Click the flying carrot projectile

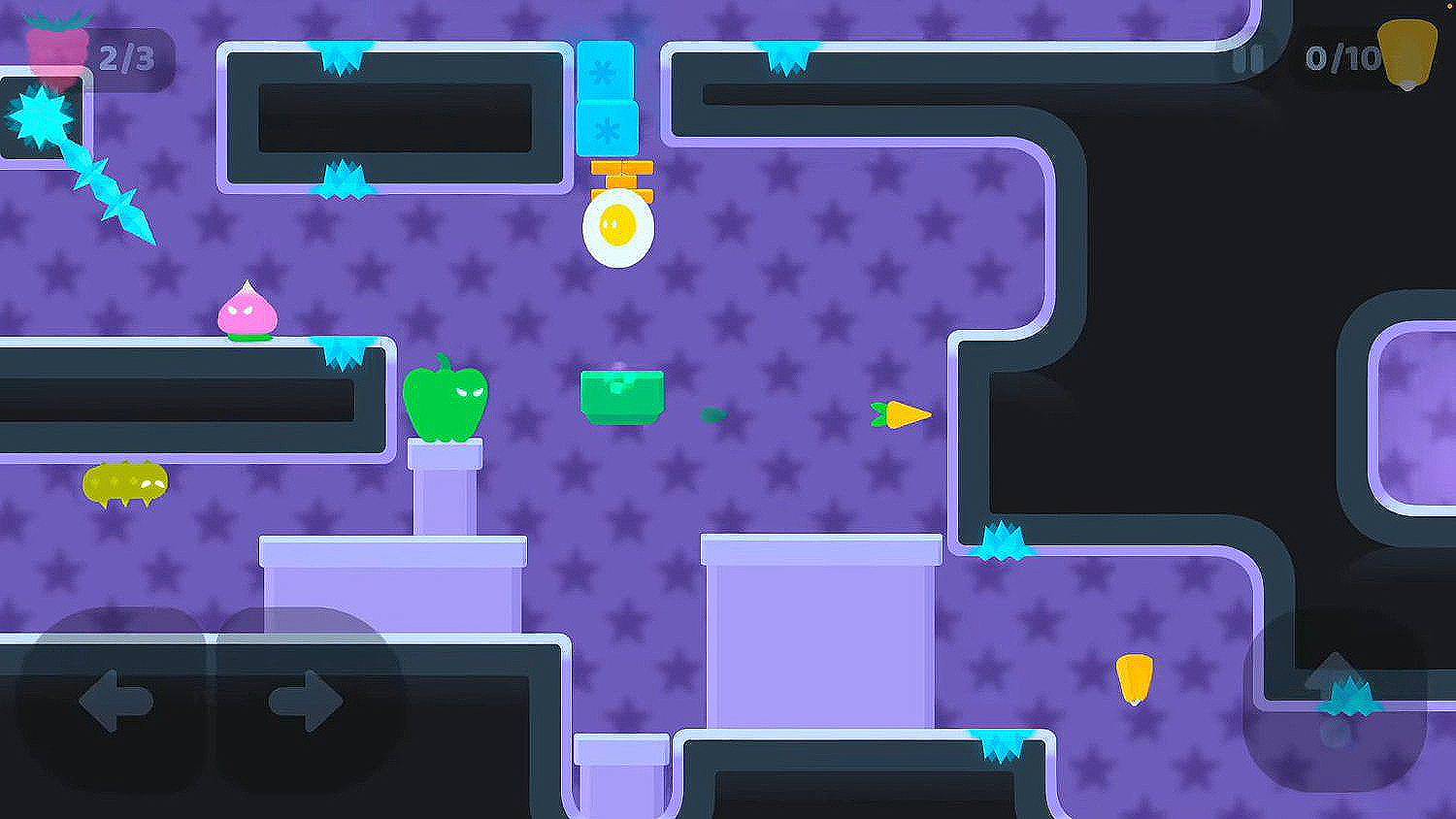coord(901,413)
